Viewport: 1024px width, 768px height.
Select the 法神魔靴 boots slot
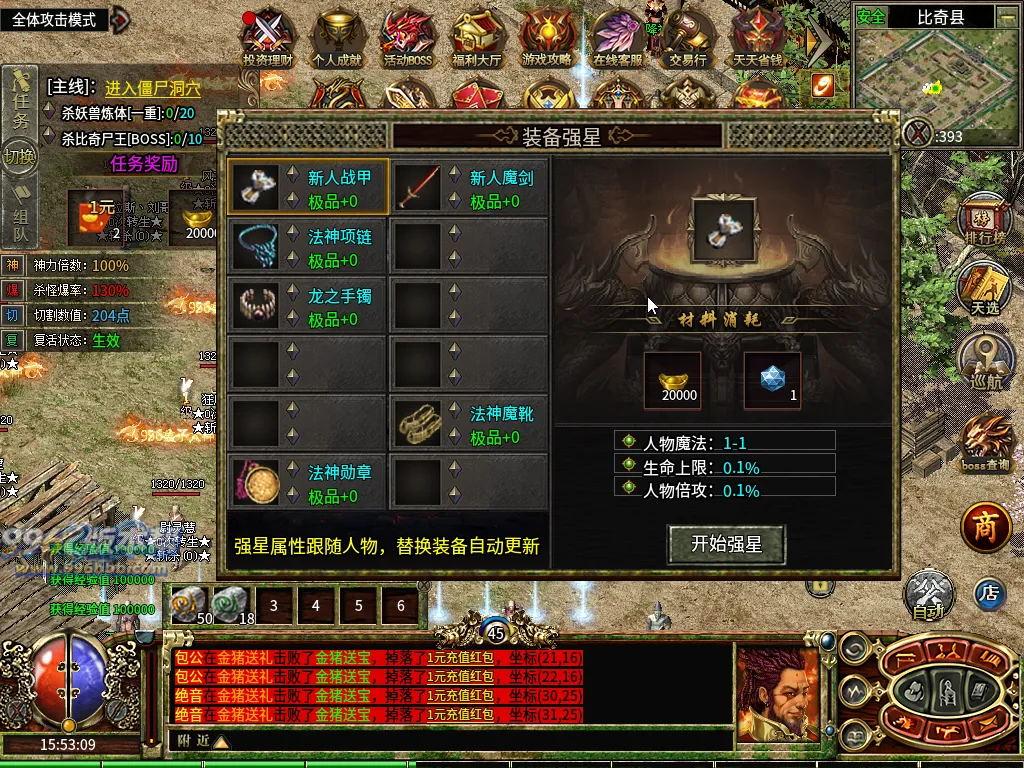[469, 423]
